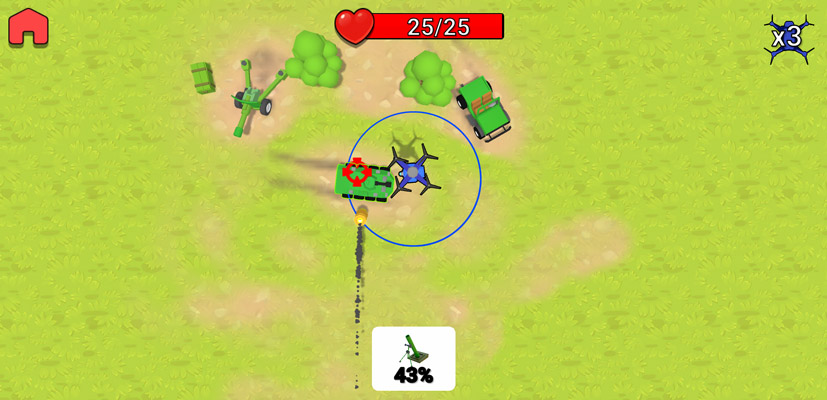
Task: Activate the mortar strike ability card
Action: pyautogui.click(x=413, y=358)
